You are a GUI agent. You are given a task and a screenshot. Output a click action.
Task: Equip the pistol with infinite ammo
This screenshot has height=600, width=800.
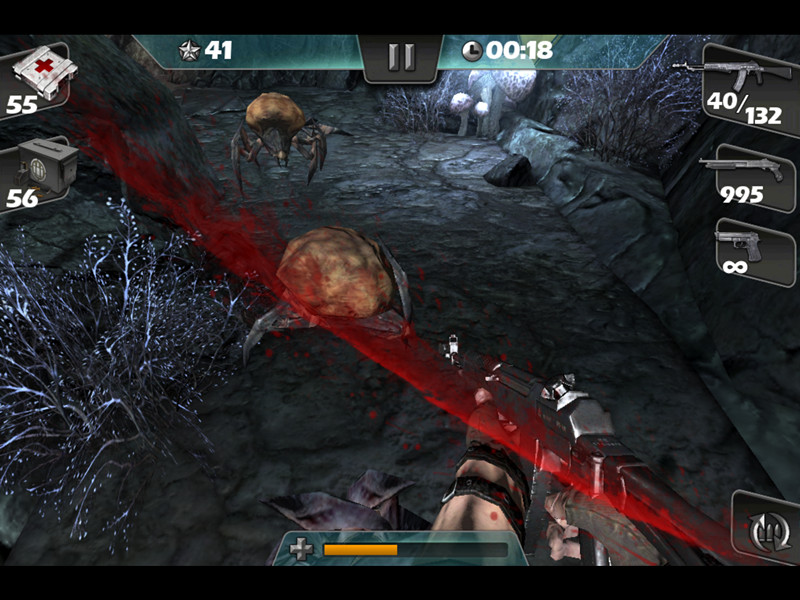click(x=749, y=250)
